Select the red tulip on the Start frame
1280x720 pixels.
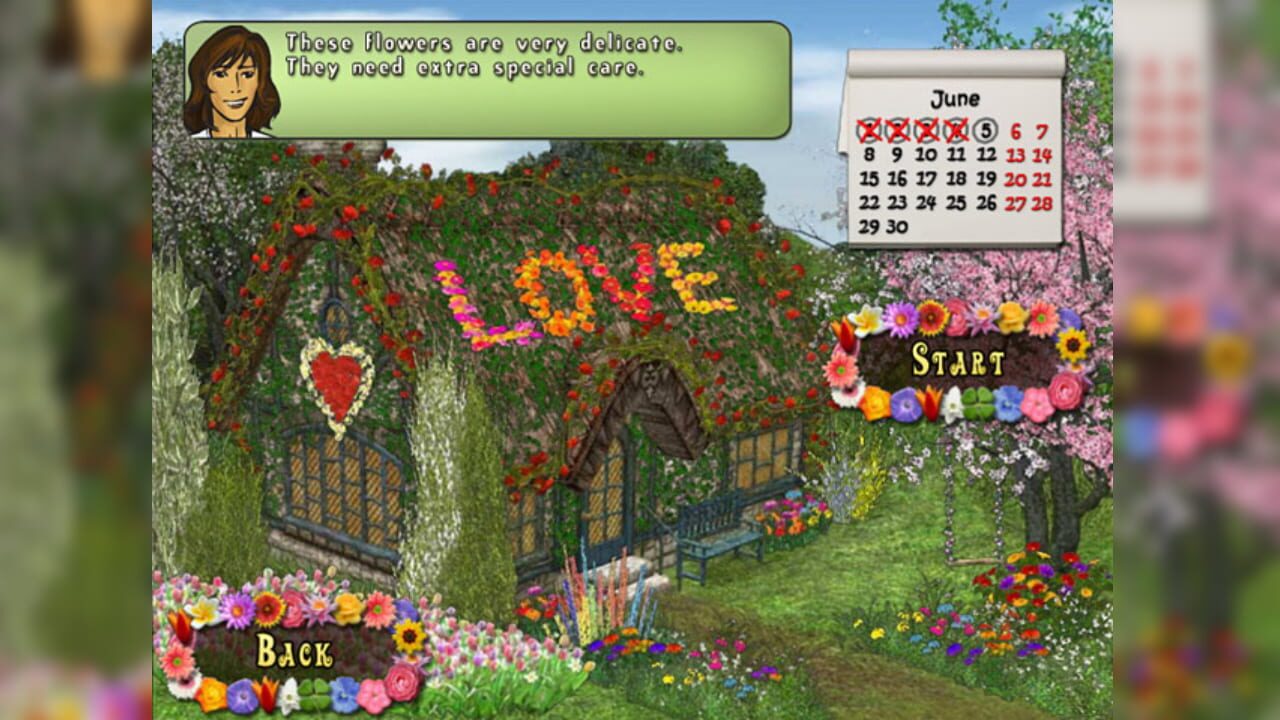[930, 400]
